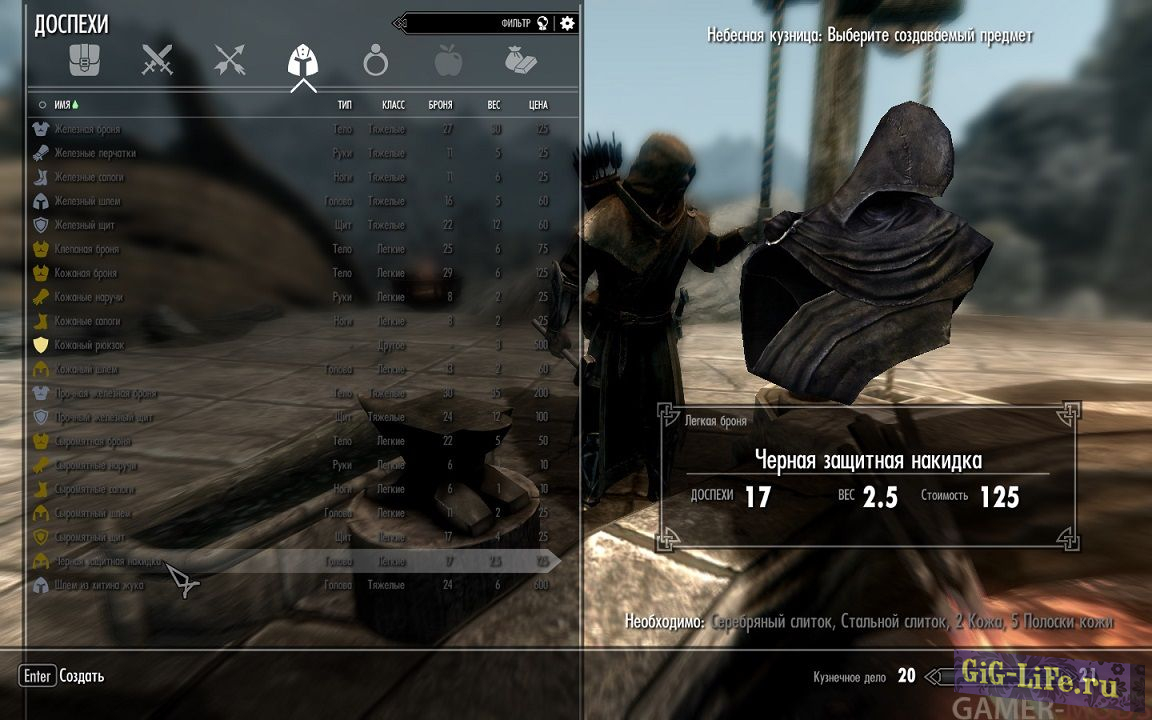Screen dimensions: 1152x720
Task: Open the apple food category
Action: [x=448, y=62]
